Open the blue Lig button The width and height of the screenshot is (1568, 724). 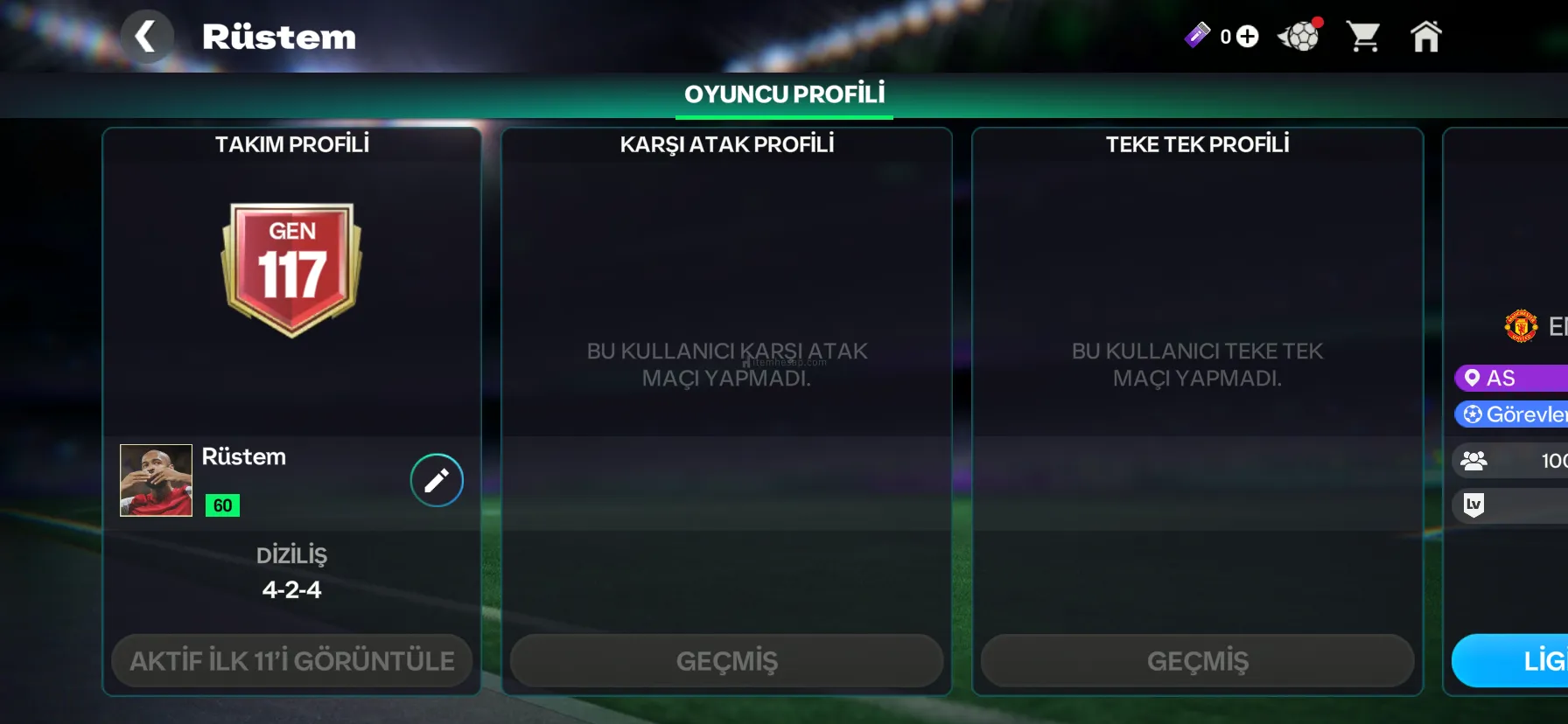click(x=1522, y=661)
